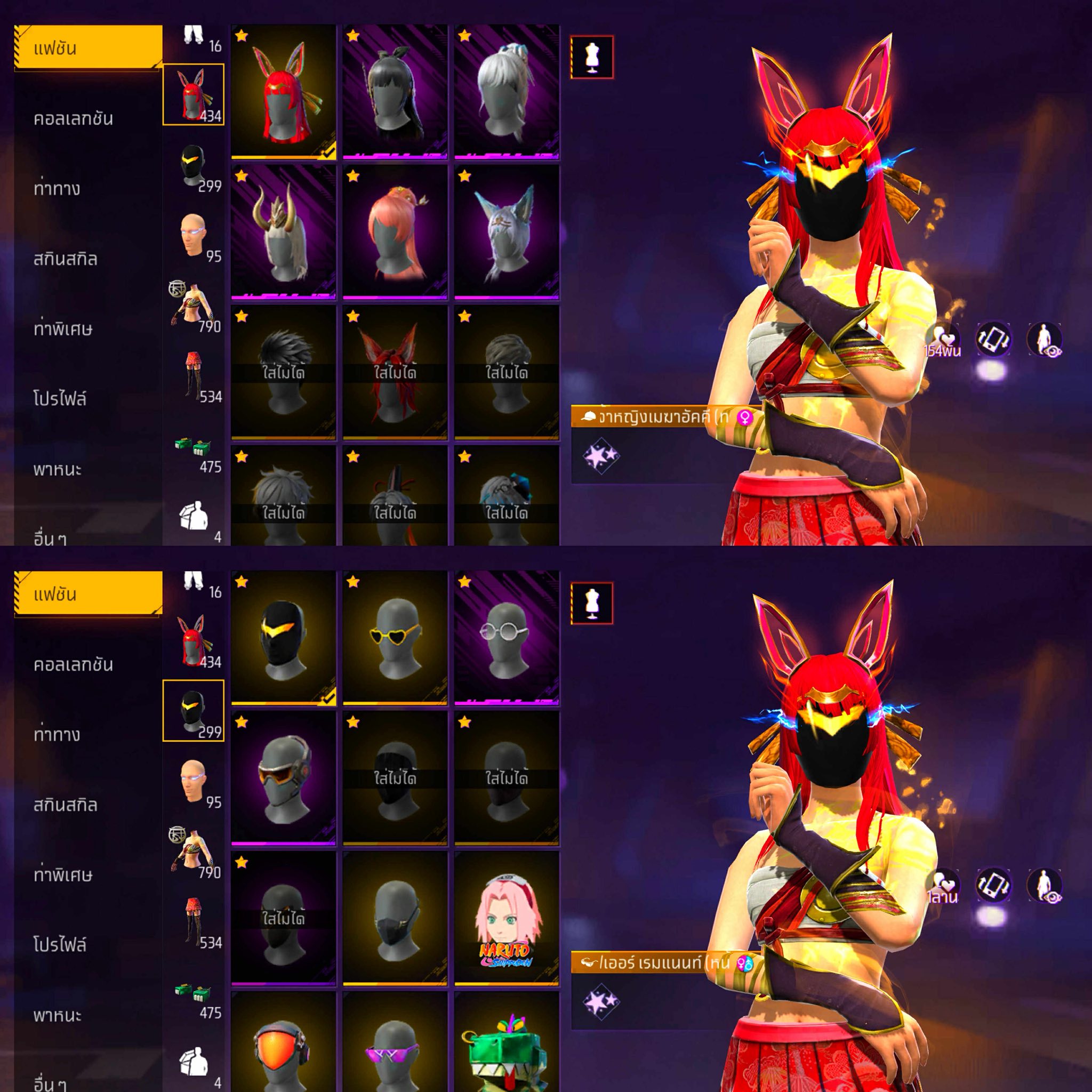Select the black hair with bow ears
Viewport: 1092px width, 1092px height.
pos(395,92)
